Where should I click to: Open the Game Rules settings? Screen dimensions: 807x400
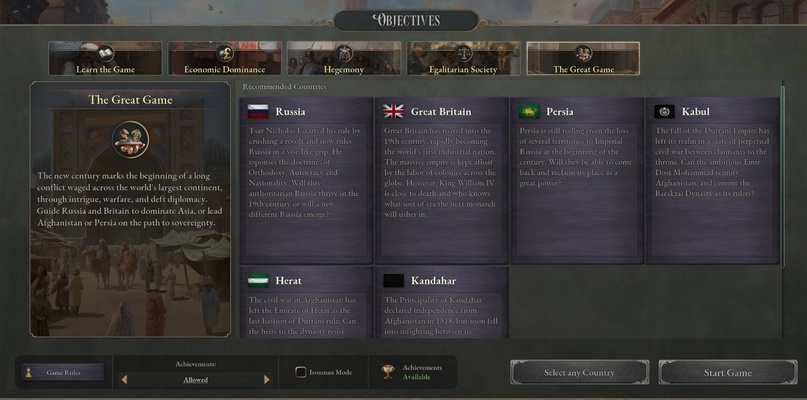64,372
